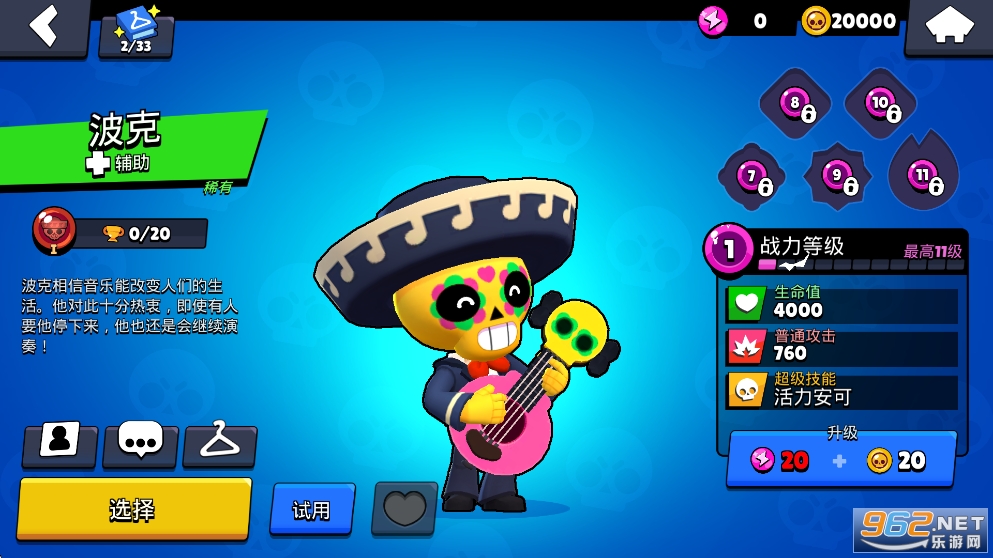Show the 普通攻击 attack stat details
Viewport: 993px width, 558px height.
840,346
